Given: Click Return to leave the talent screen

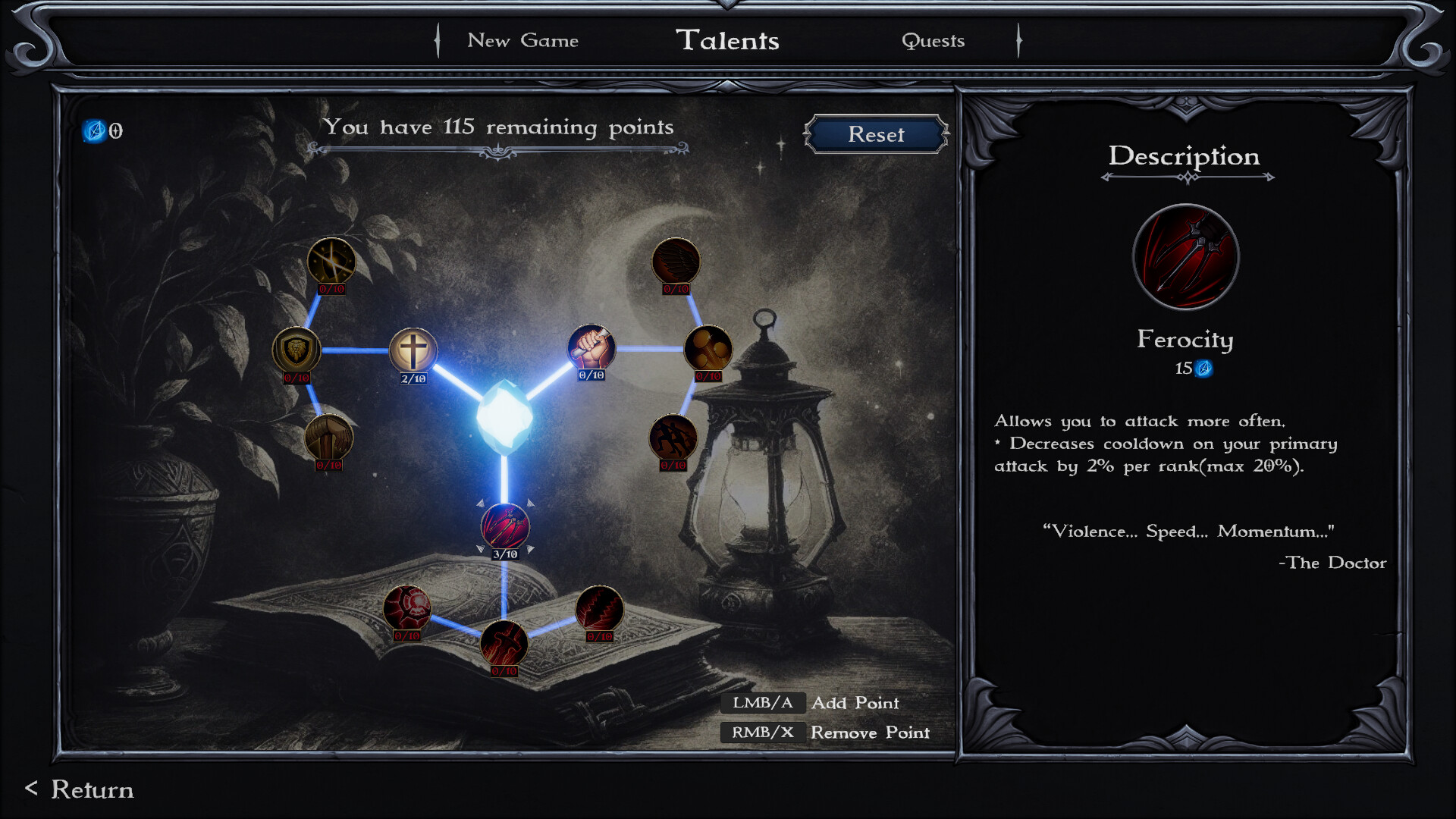Looking at the screenshot, I should [x=79, y=790].
